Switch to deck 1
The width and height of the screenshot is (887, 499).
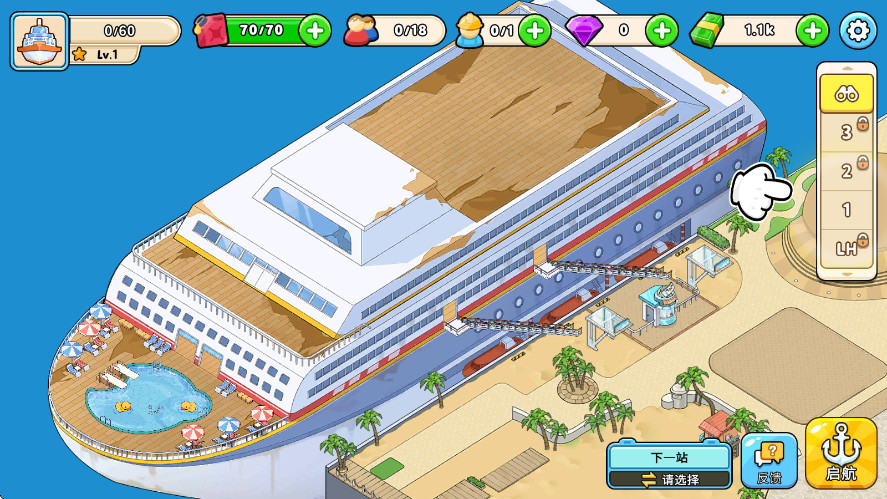coord(846,210)
